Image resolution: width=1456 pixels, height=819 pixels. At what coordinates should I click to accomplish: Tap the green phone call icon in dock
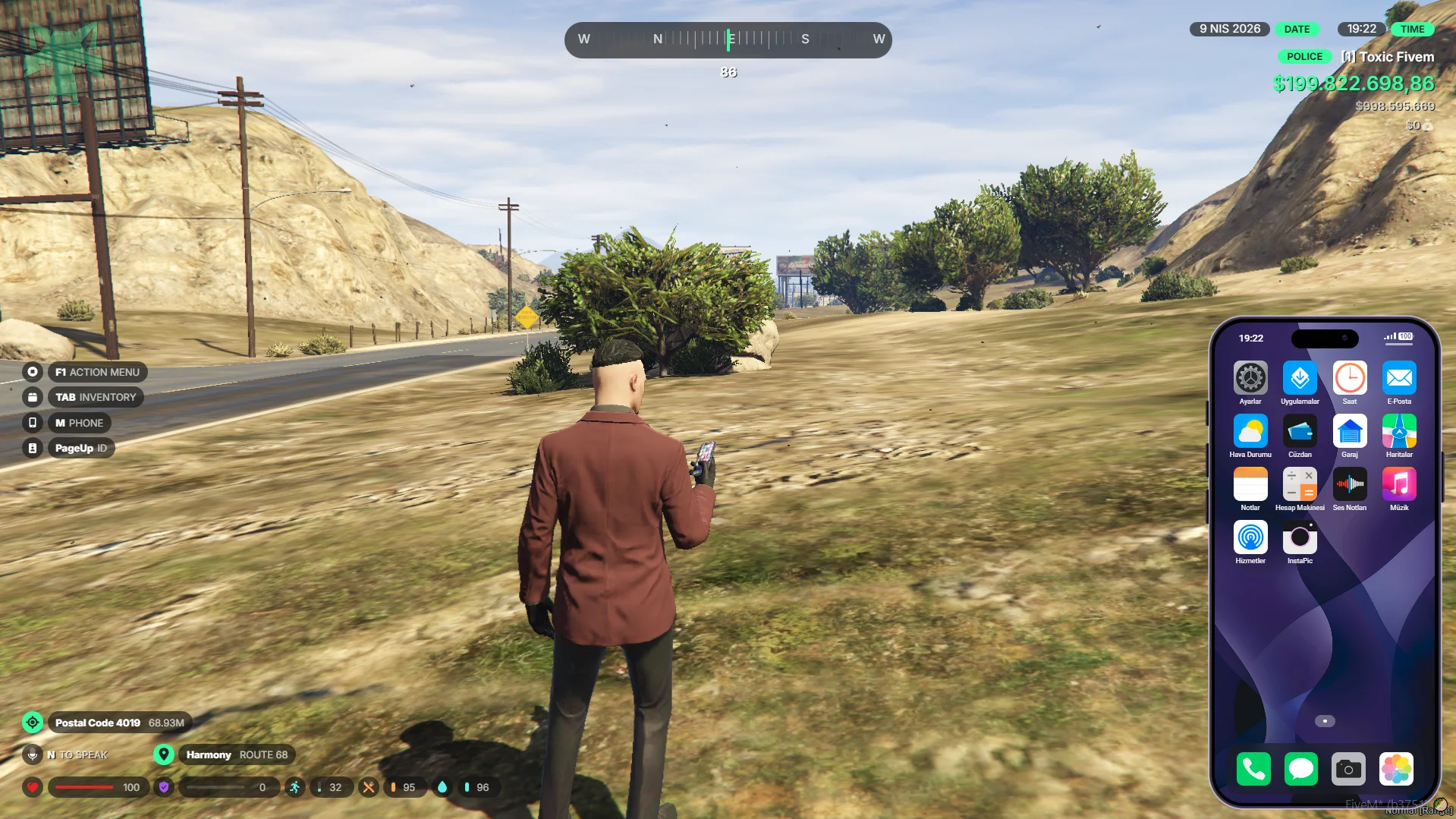tap(1253, 769)
